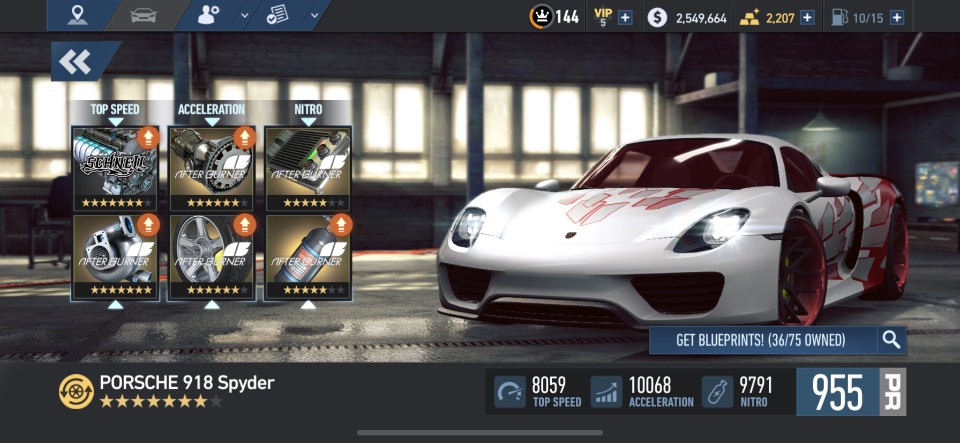The height and width of the screenshot is (443, 960).
Task: Click the Get Blueprints button
Action: pos(762,340)
